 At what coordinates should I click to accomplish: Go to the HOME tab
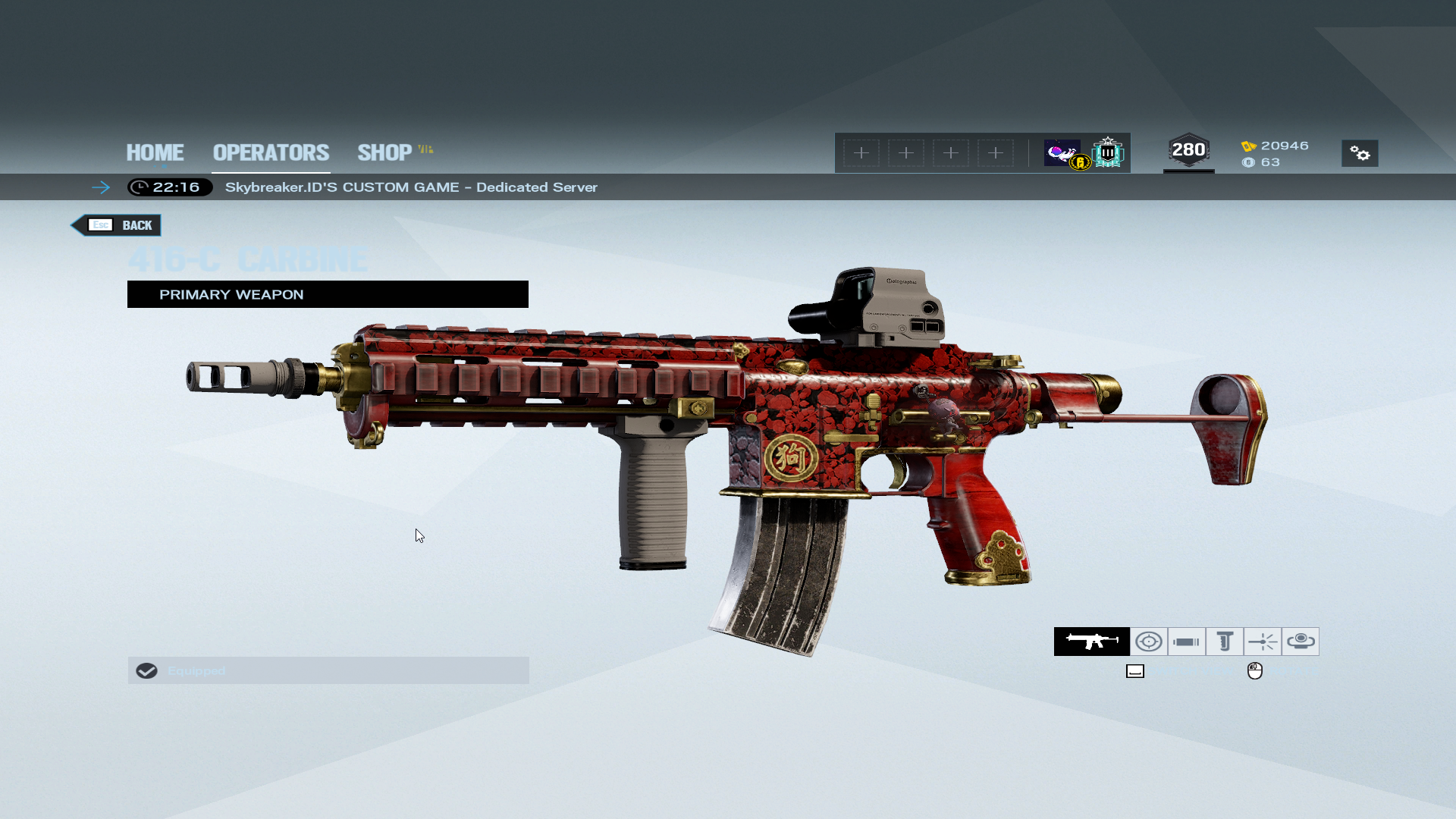coord(155,152)
